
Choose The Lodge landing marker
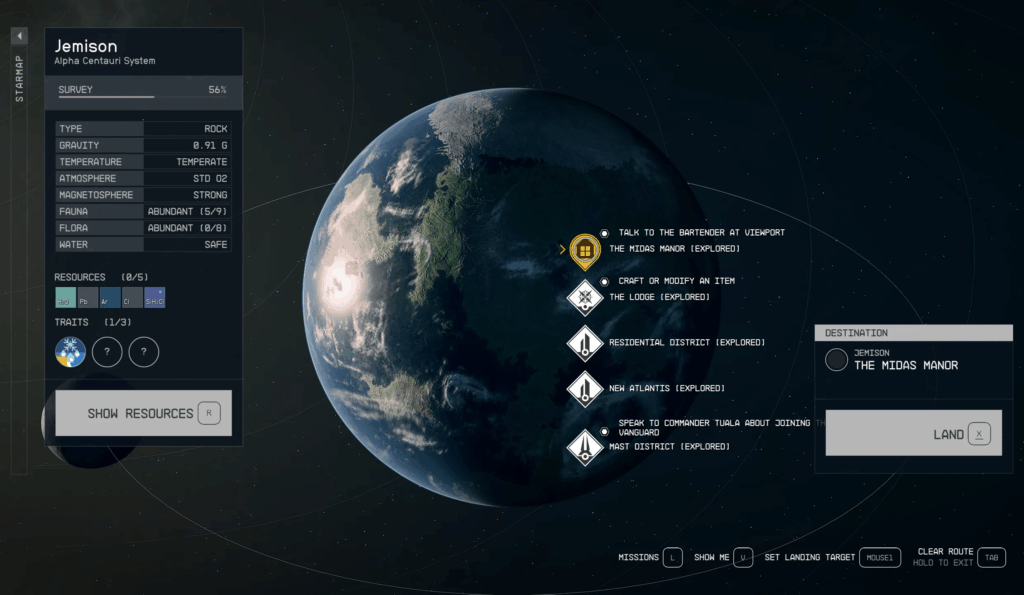click(x=584, y=297)
